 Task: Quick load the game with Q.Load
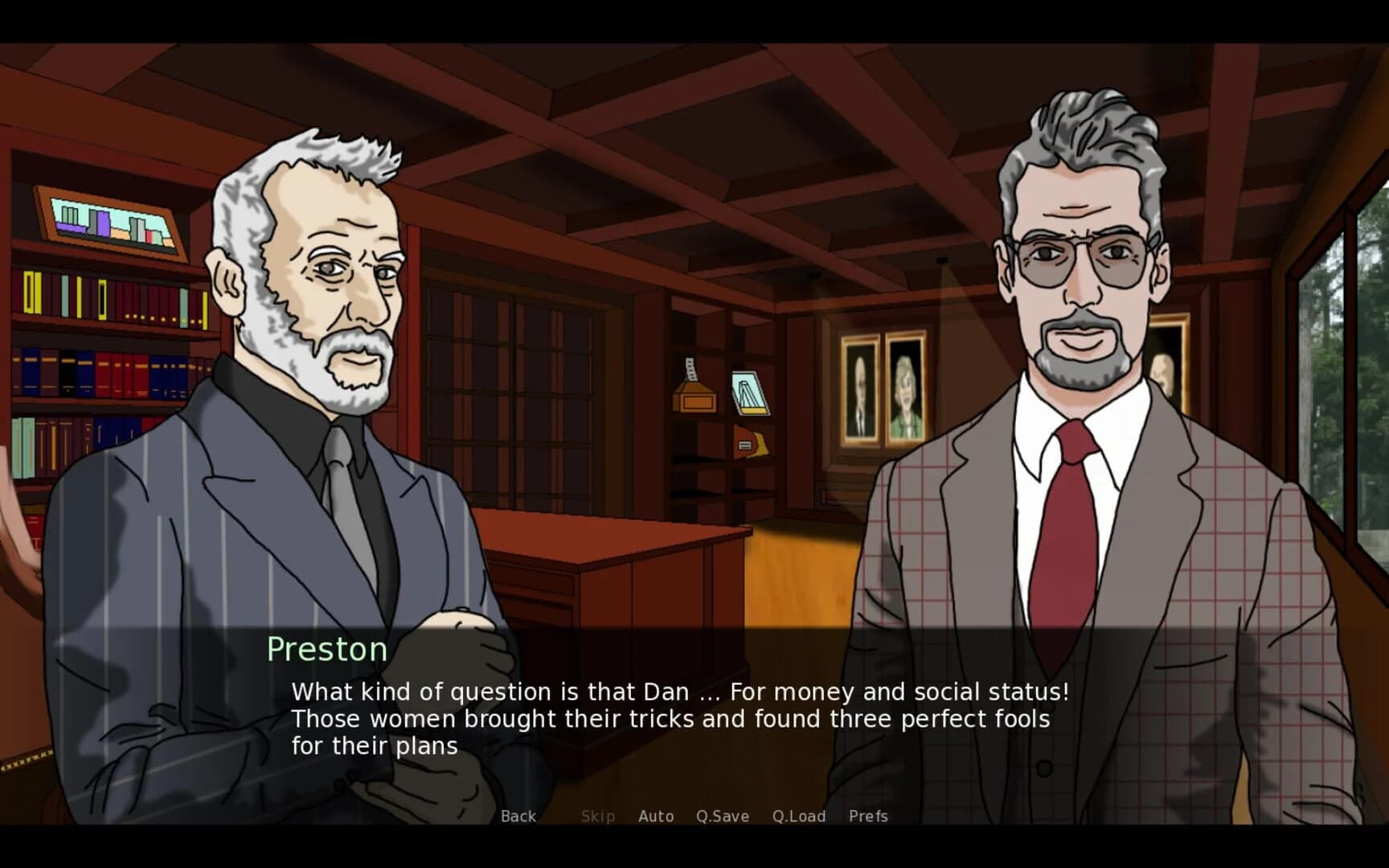(x=799, y=816)
